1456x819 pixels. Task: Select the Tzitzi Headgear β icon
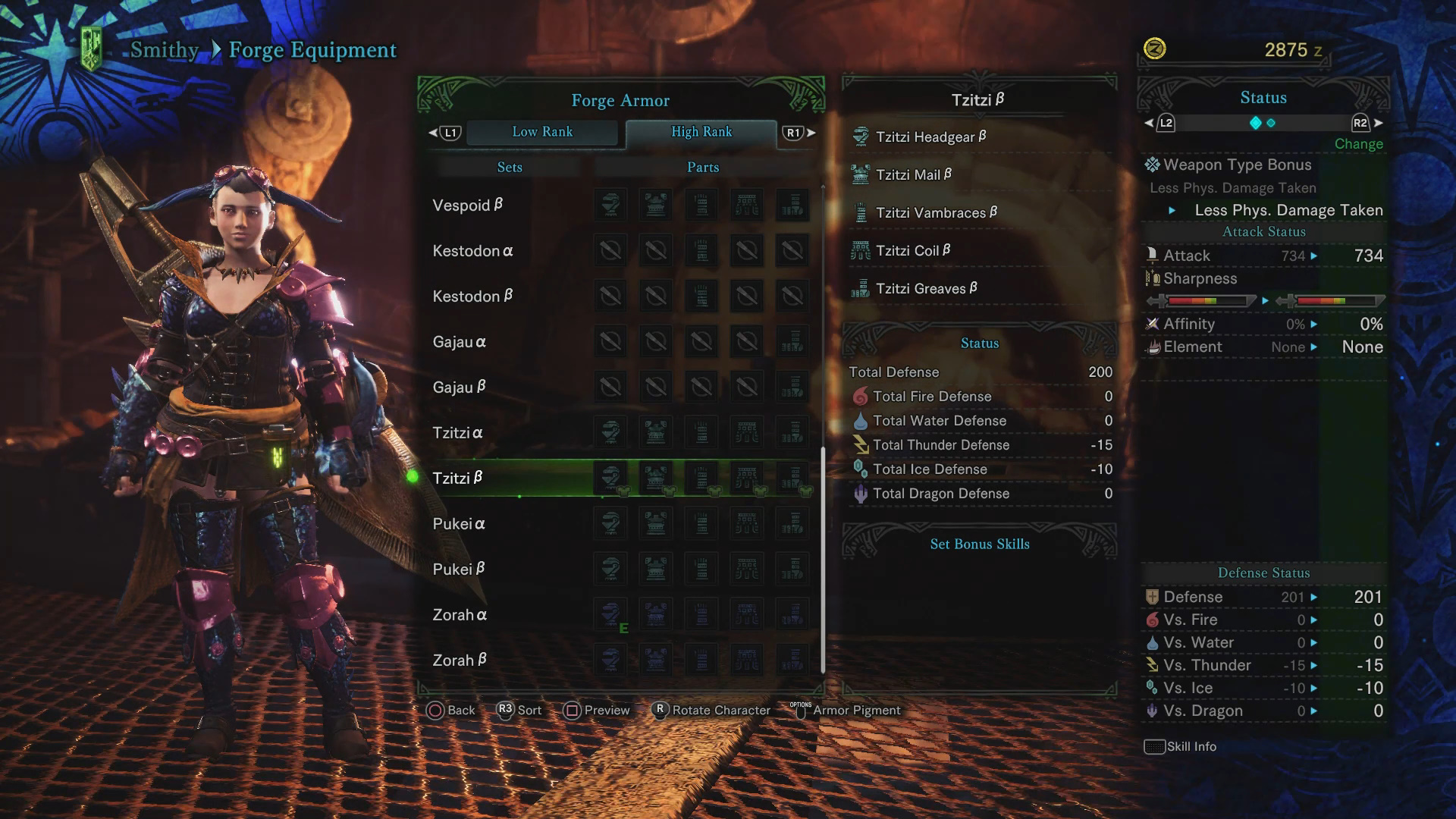[861, 136]
